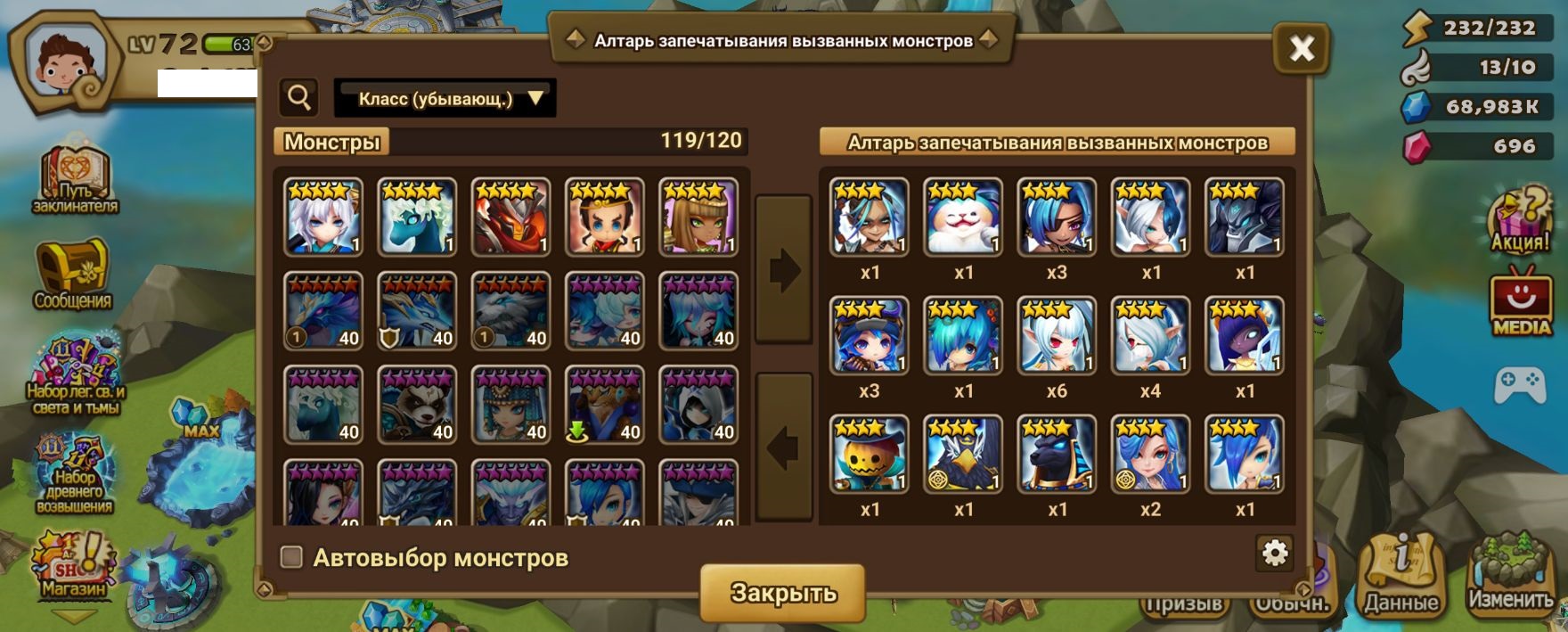
Task: Toggle the Автовыбор монстров checkbox
Action: [291, 557]
